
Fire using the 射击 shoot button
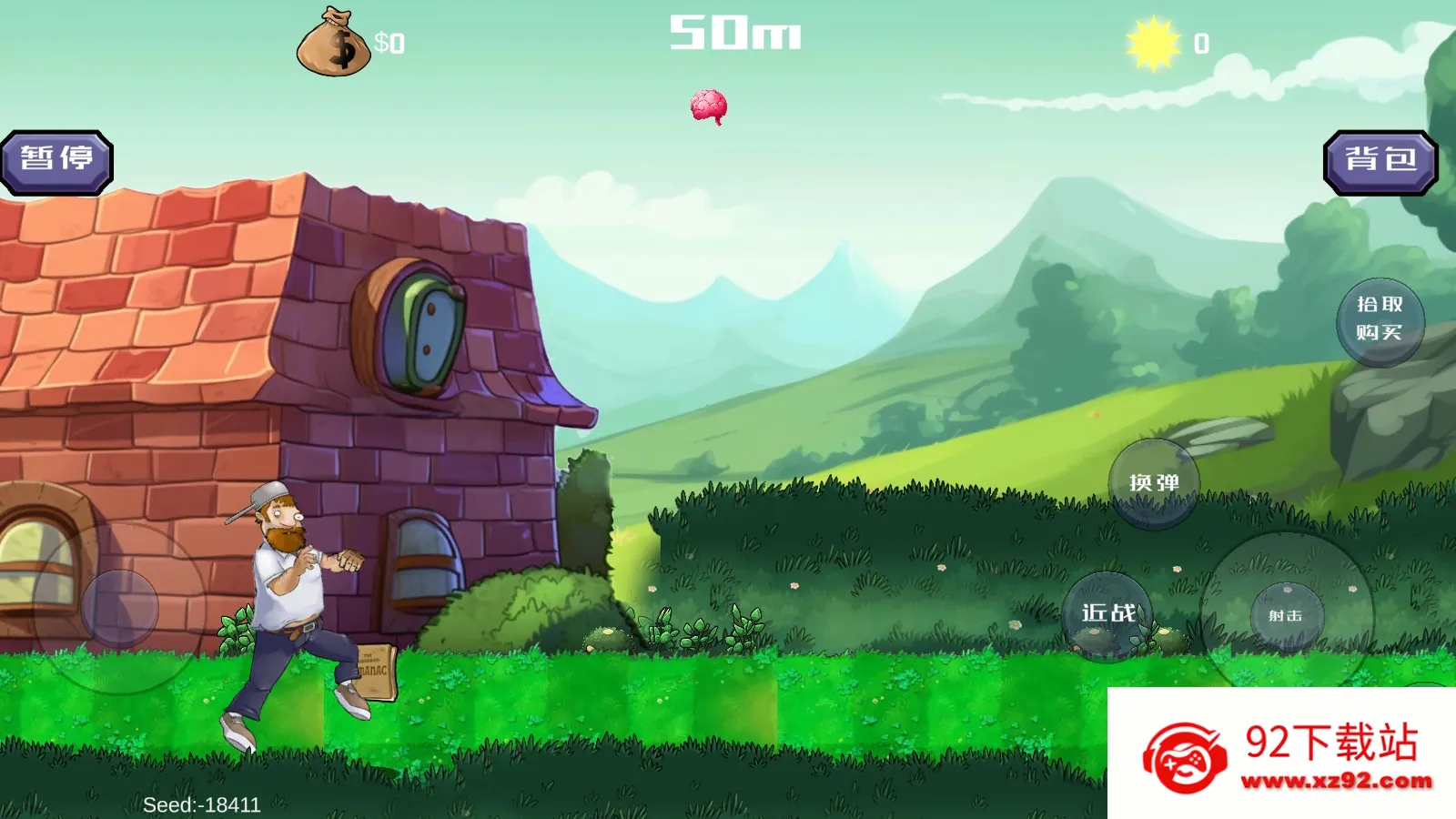click(1286, 617)
